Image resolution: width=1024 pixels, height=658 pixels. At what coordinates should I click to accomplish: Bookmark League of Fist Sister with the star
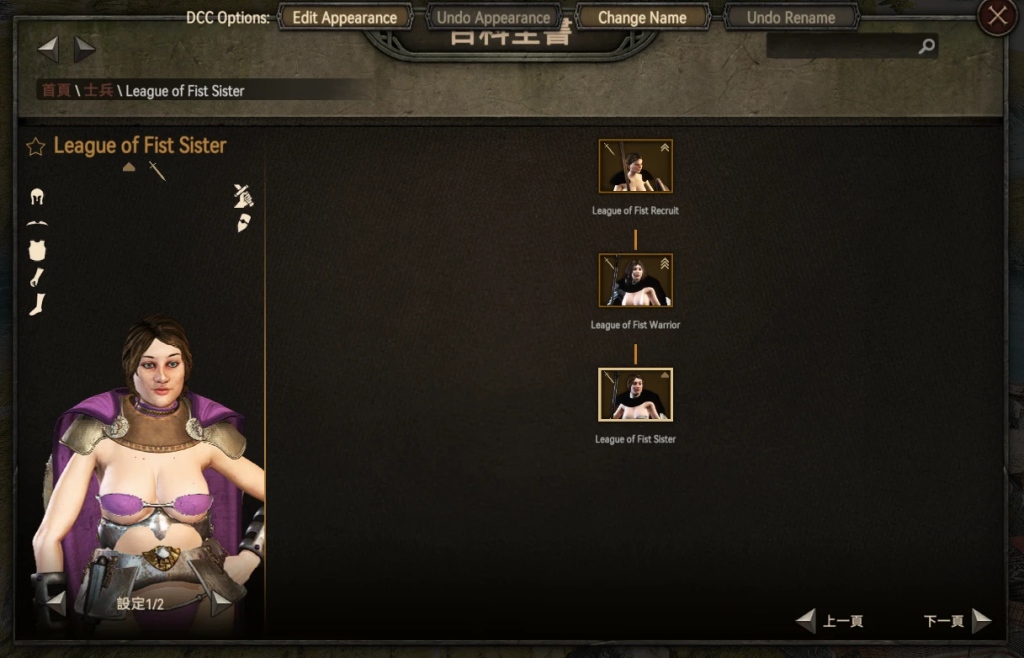[x=36, y=147]
